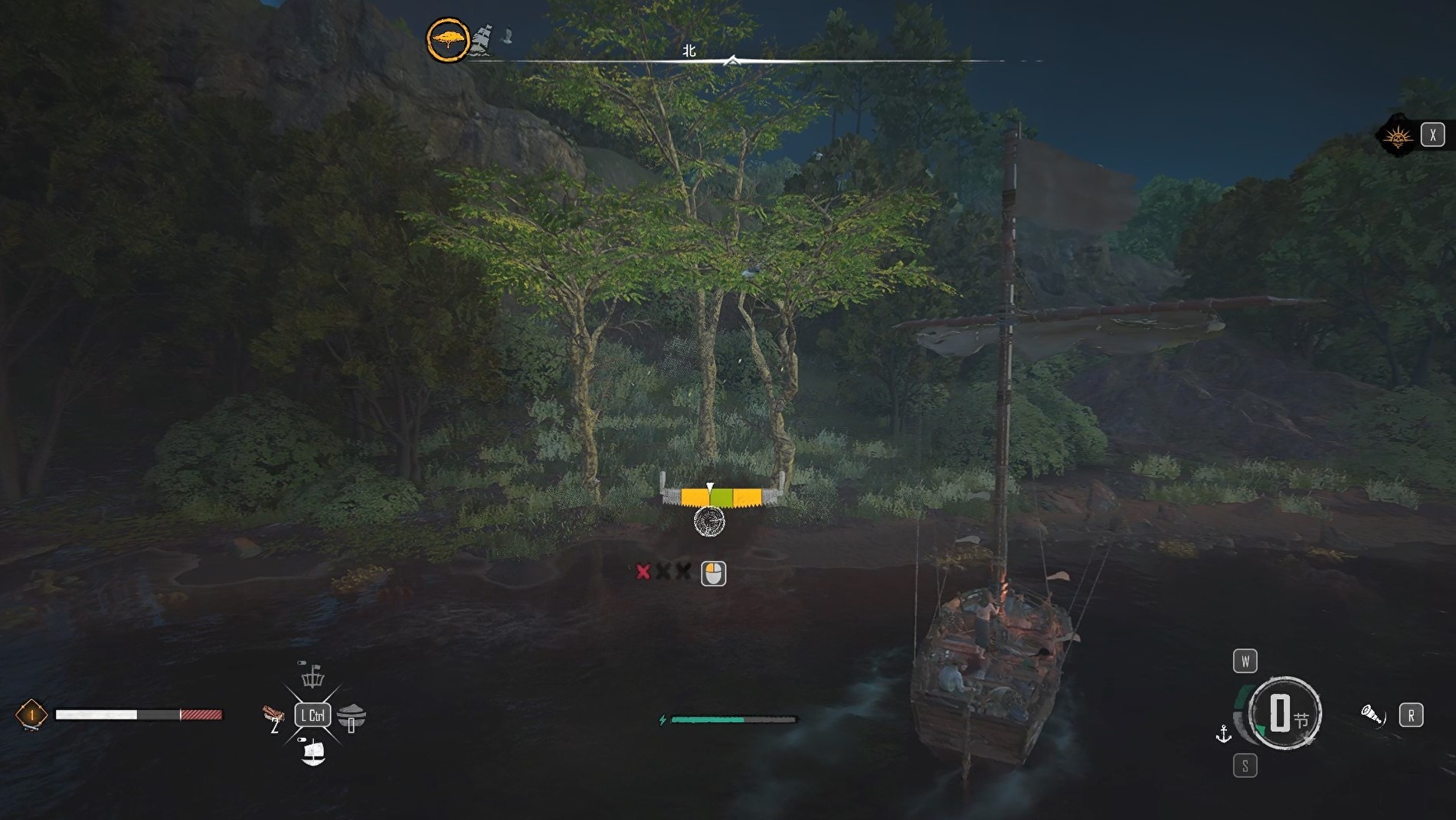This screenshot has width=1456, height=820.
Task: Pick the sailing ship option in wheel
Action: pos(313,753)
